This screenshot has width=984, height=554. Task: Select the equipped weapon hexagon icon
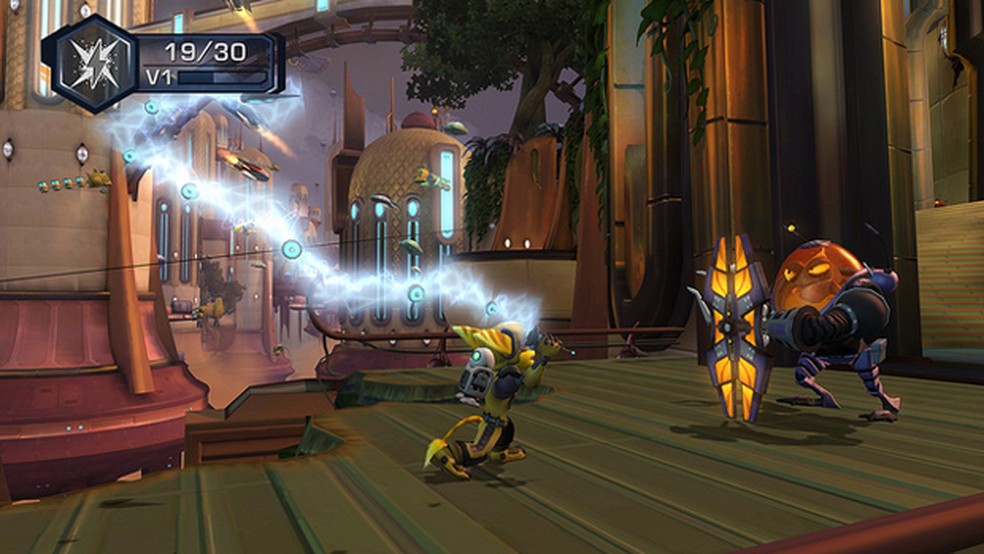(x=91, y=63)
